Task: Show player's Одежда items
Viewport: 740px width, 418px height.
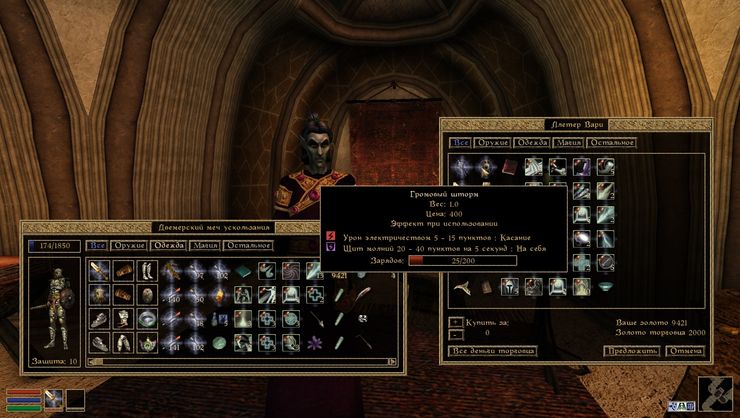Action: tap(167, 245)
